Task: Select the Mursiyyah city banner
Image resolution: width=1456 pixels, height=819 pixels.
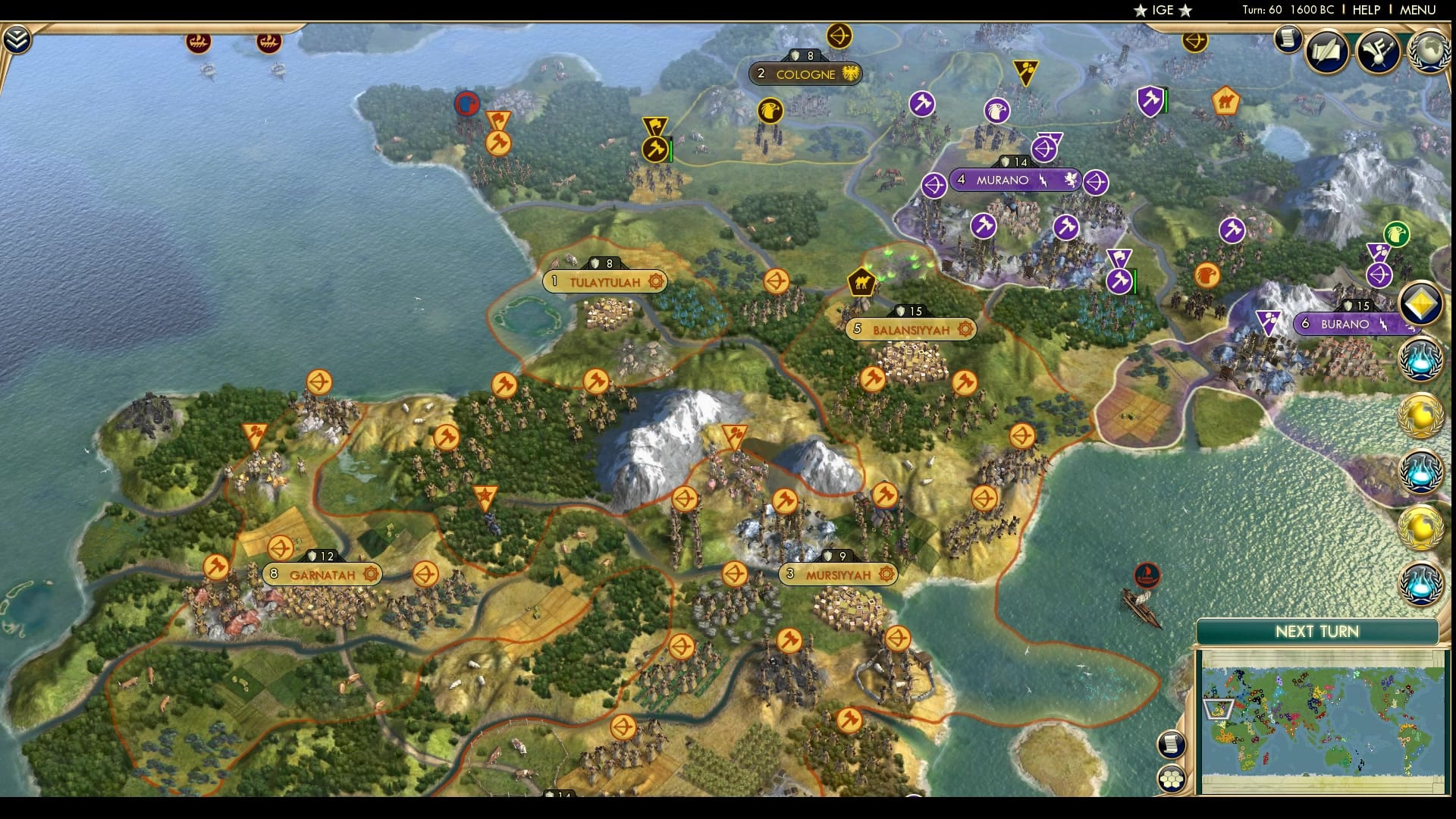Action: (838, 575)
